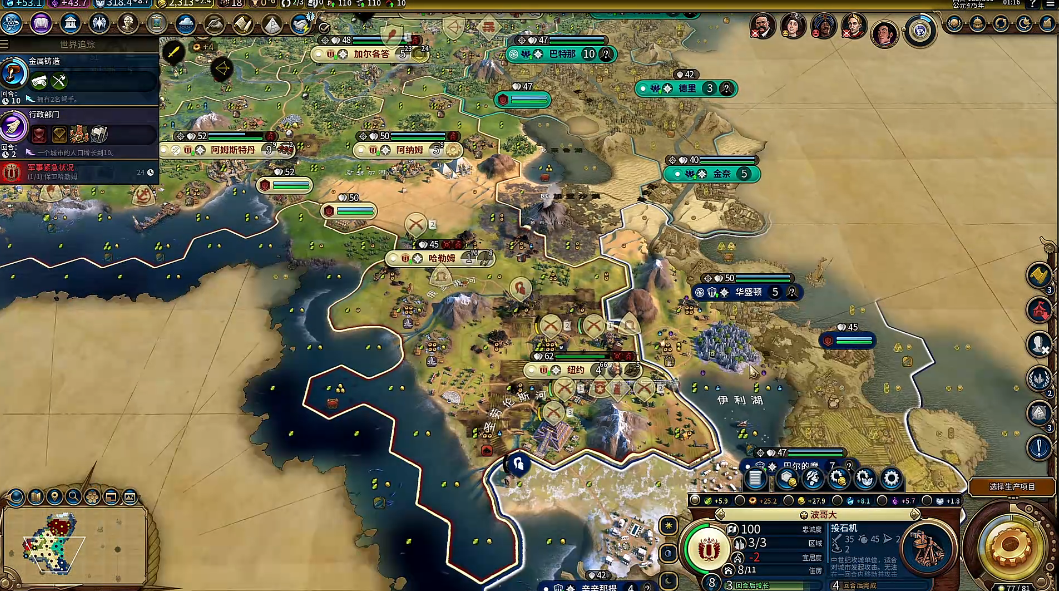Select the Washington city banner
This screenshot has width=1059, height=591.
pos(748,292)
